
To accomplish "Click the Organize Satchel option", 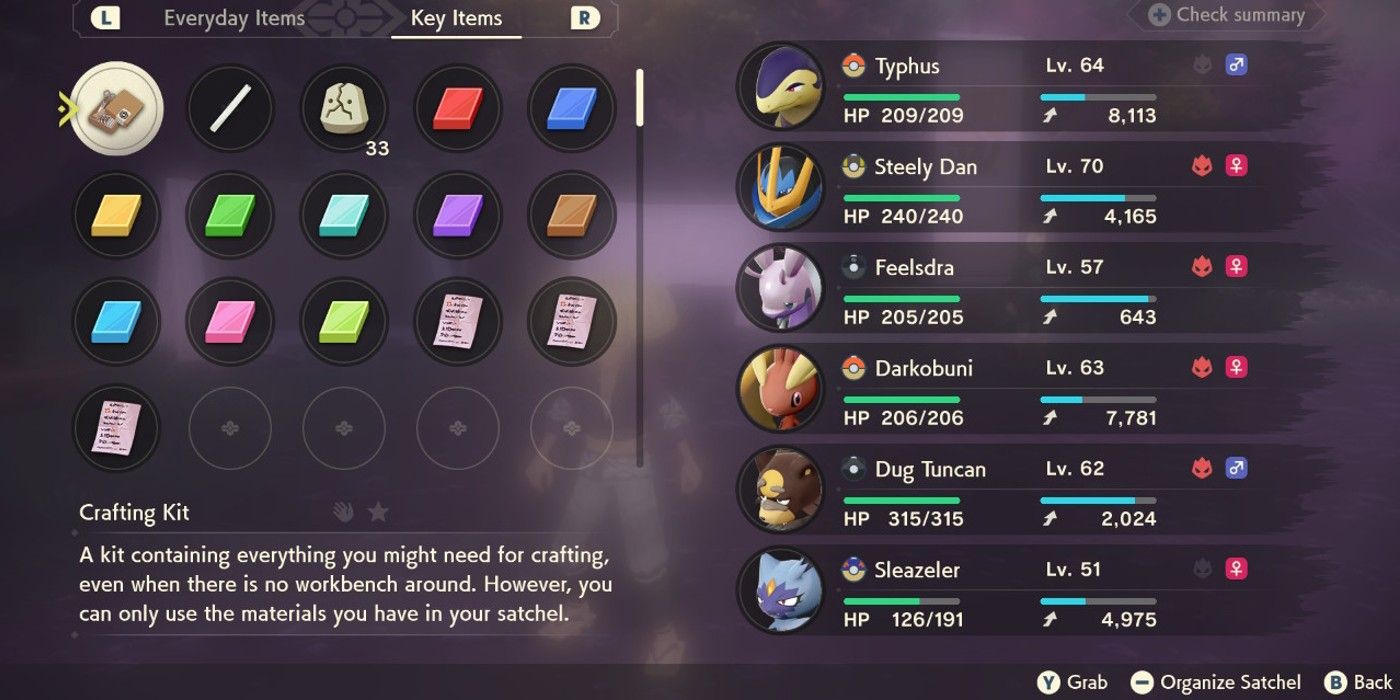I will click(x=1218, y=683).
